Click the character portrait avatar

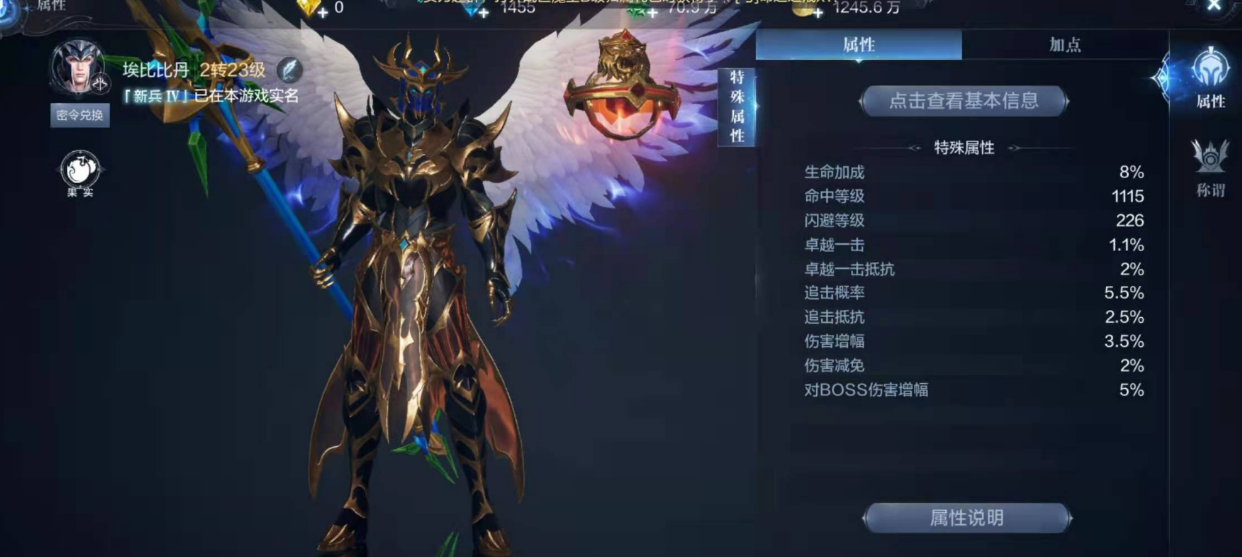point(79,69)
